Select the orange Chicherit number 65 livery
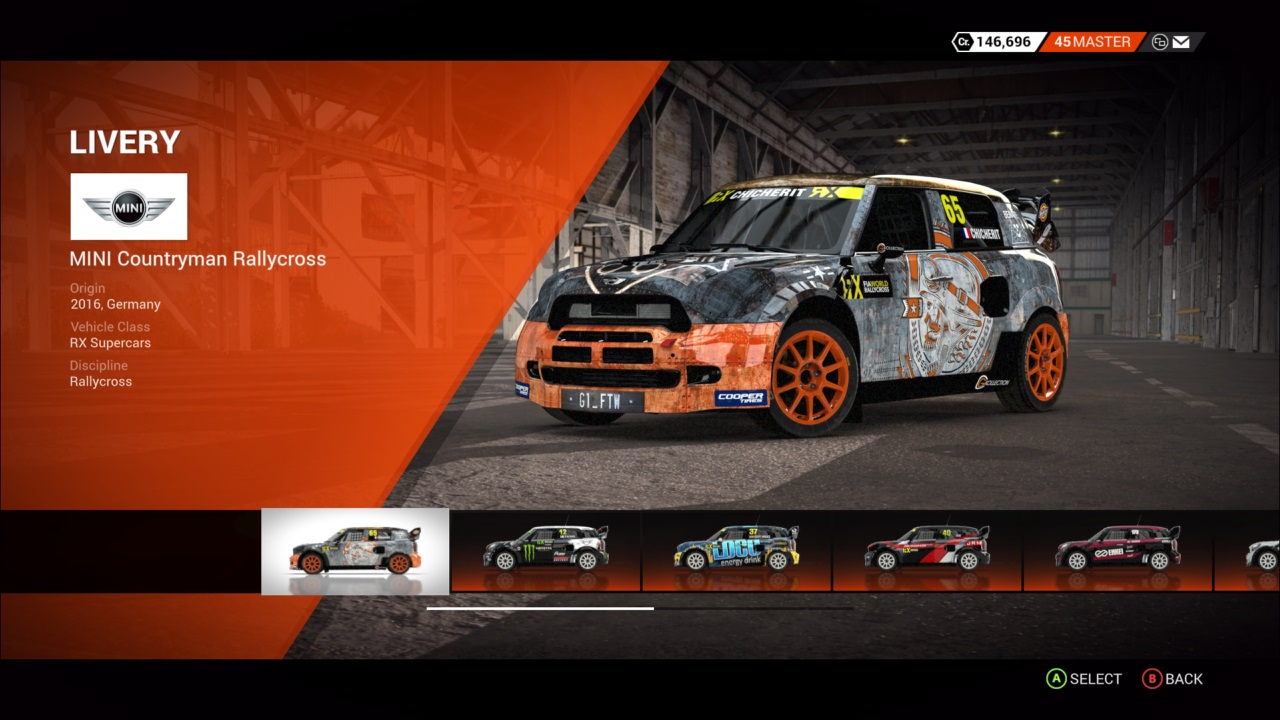 (x=355, y=551)
